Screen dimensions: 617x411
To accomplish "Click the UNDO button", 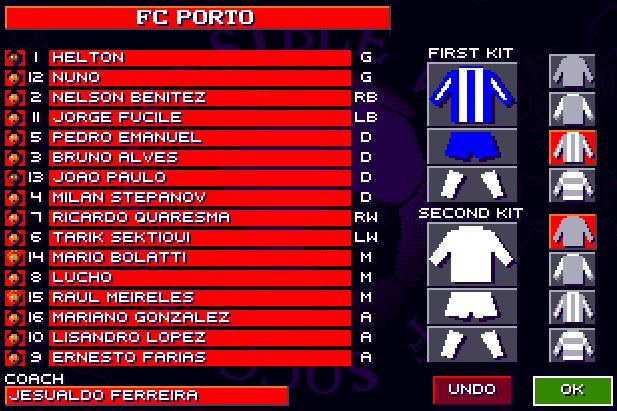I will click(x=472, y=389).
